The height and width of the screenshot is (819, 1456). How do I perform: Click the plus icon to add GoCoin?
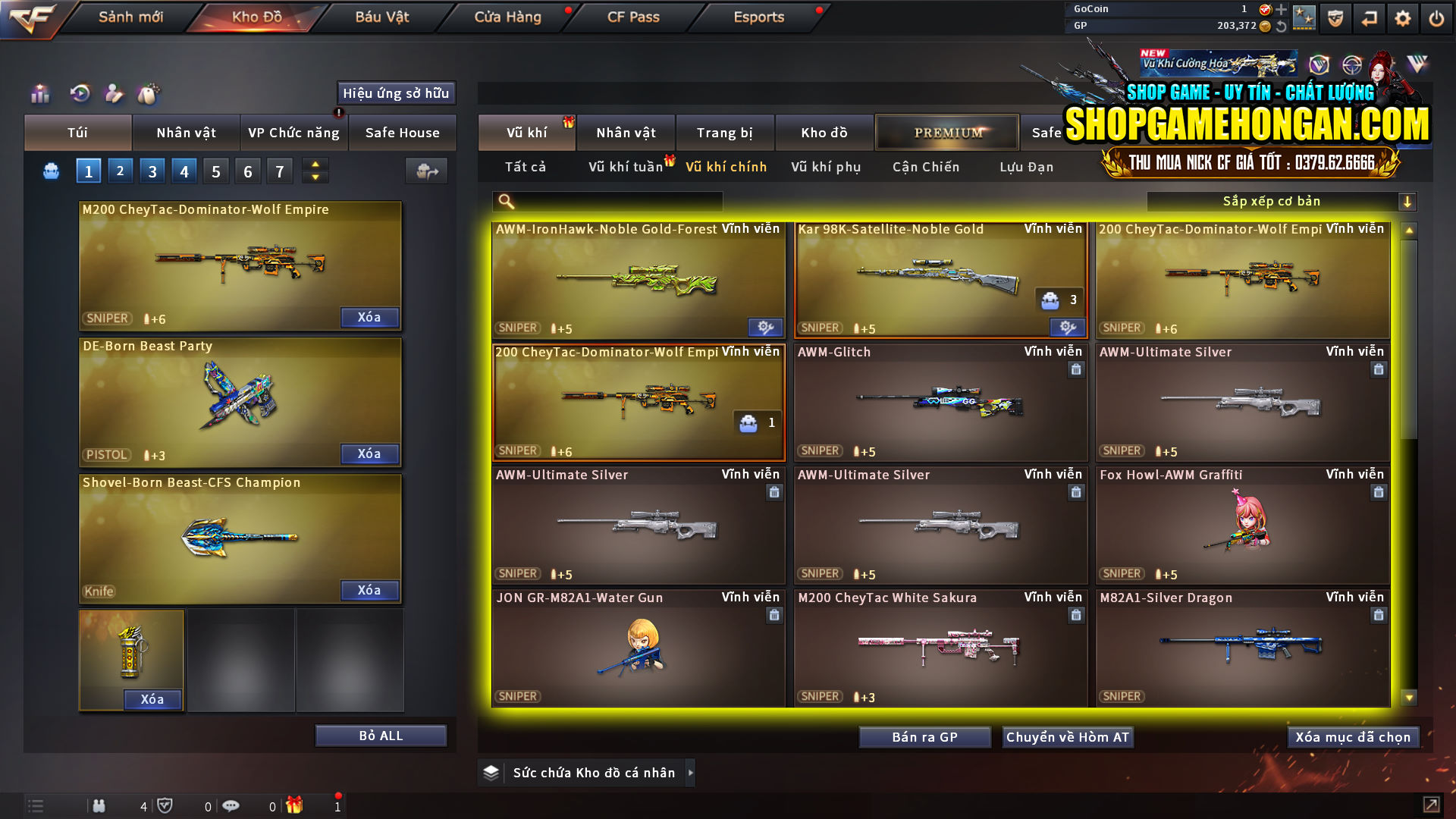pyautogui.click(x=1282, y=10)
